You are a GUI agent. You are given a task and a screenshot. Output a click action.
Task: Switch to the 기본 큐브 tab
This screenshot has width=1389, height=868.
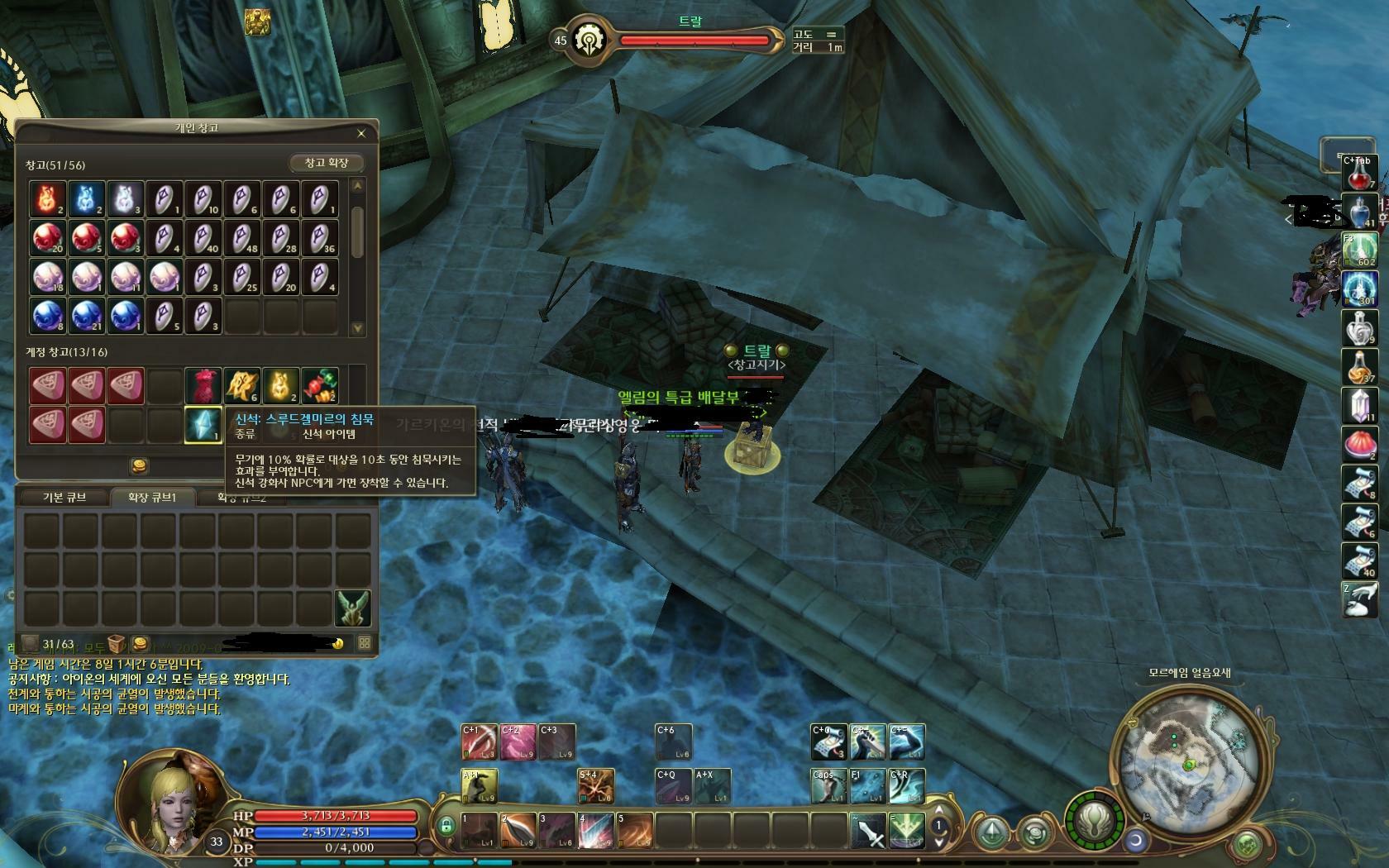[x=64, y=497]
